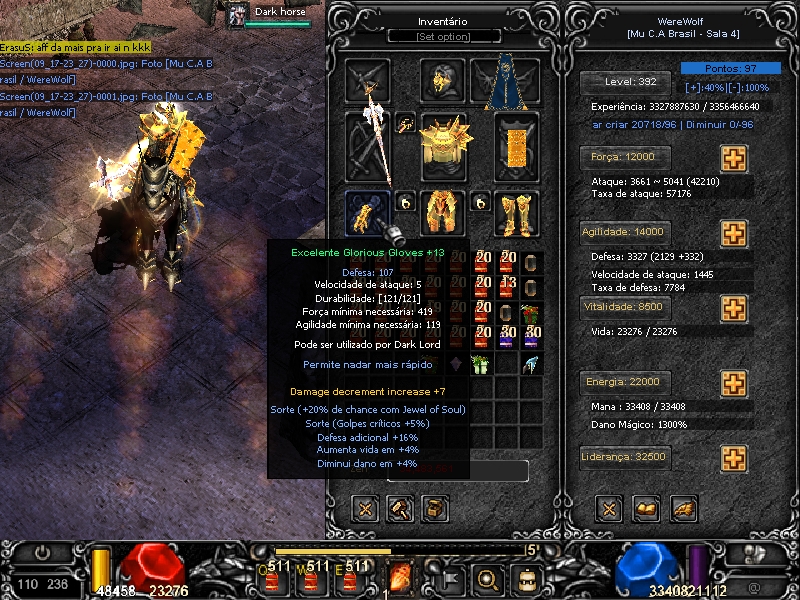This screenshot has width=800, height=600.
Task: Add a point to Liderança
Action: coord(734,459)
